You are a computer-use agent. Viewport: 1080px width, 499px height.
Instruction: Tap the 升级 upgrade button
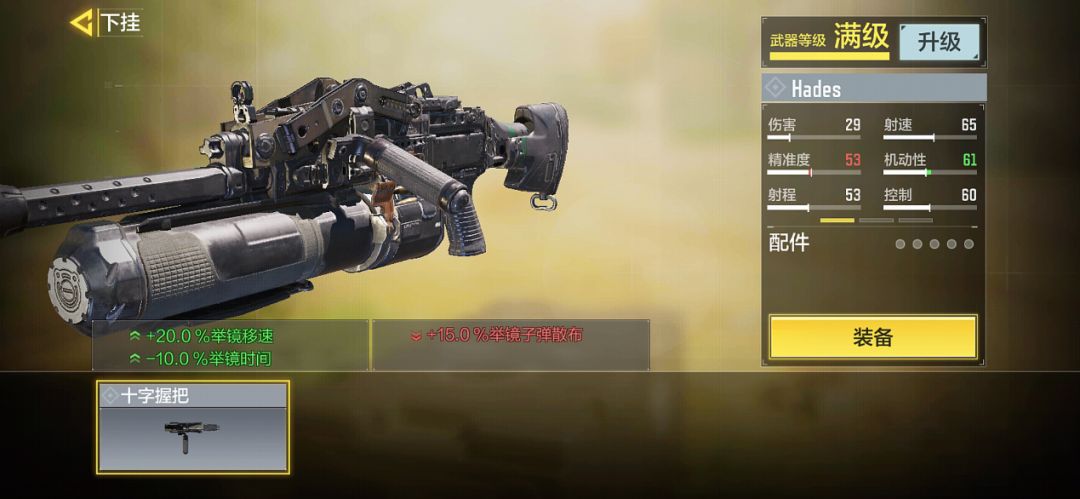938,42
